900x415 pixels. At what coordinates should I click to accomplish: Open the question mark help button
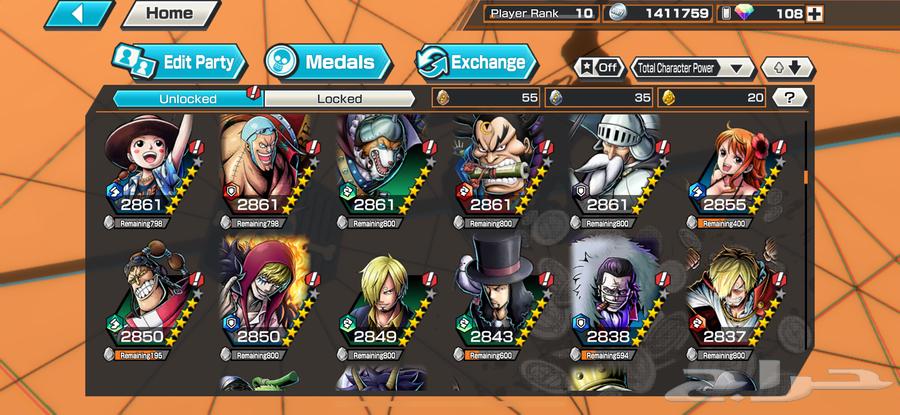point(790,97)
